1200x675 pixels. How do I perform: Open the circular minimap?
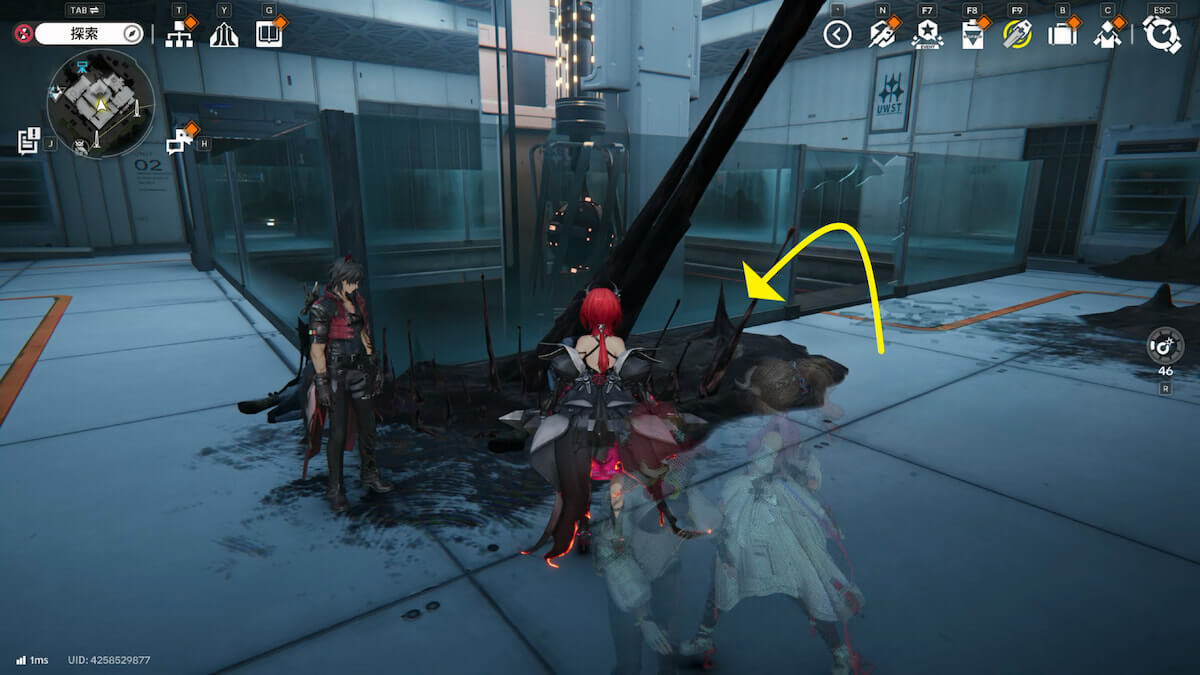click(100, 104)
